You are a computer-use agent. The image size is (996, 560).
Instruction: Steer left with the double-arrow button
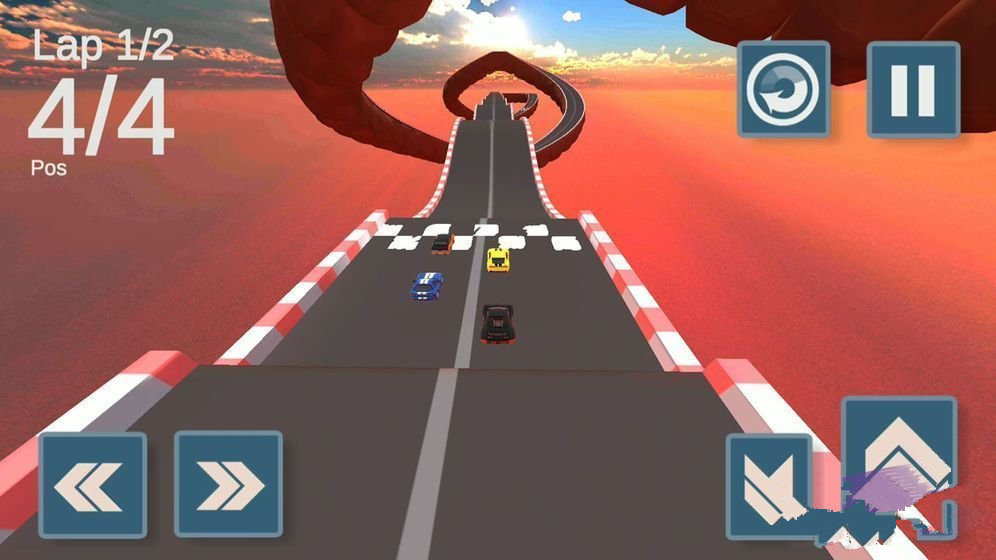tap(93, 485)
